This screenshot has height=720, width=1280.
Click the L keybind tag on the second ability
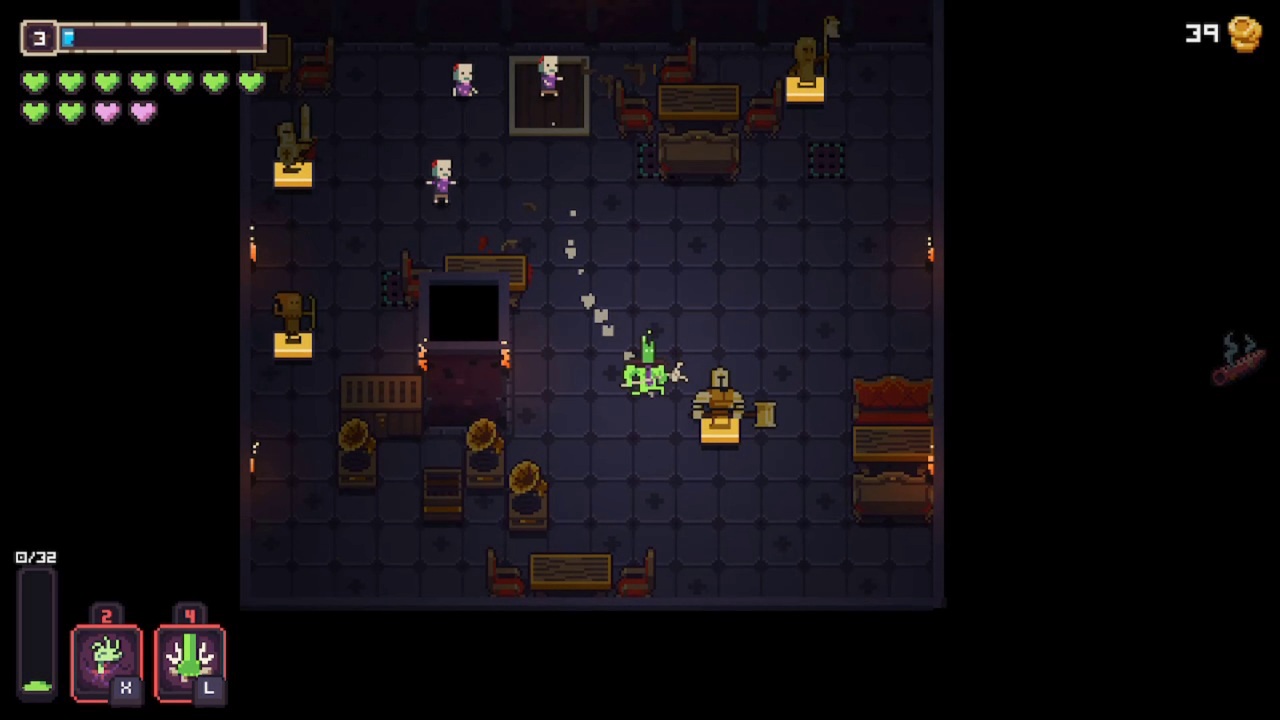(209, 688)
